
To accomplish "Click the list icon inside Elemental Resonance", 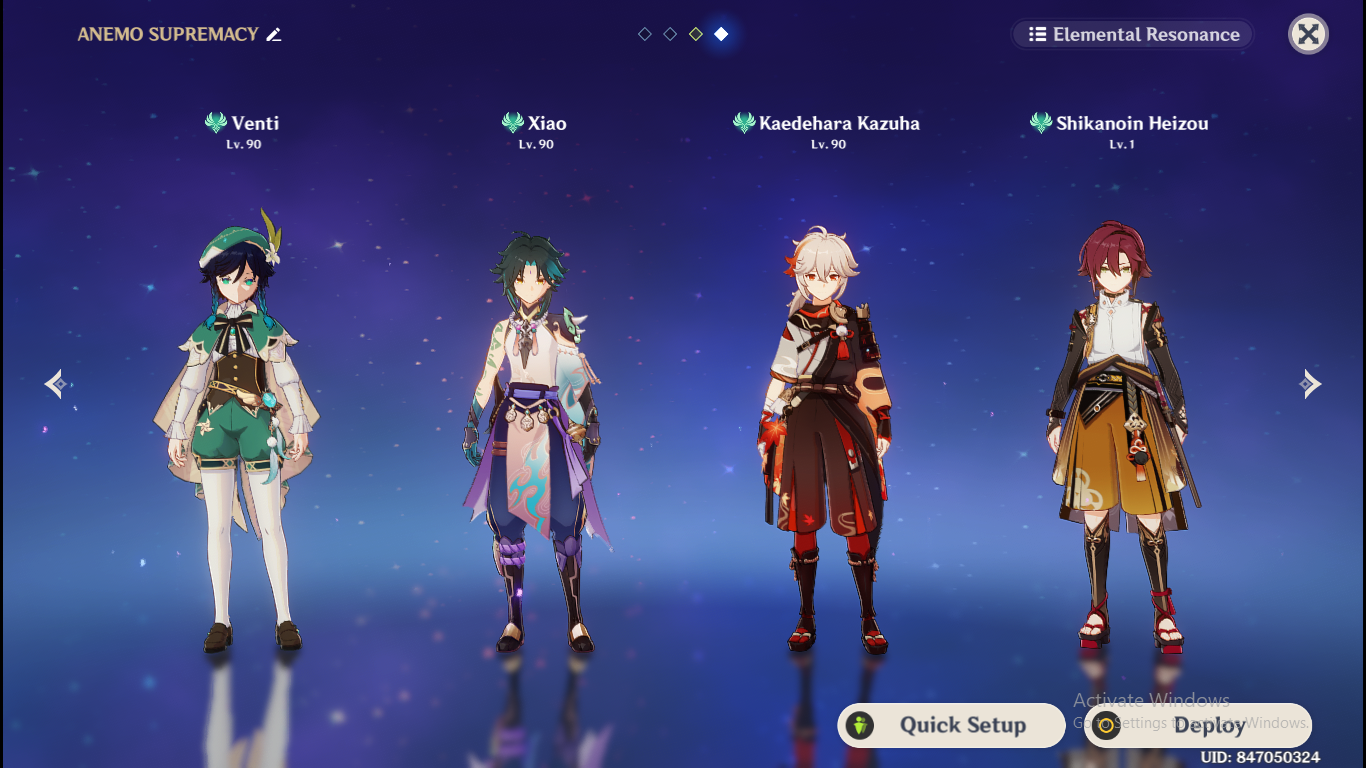I will click(1036, 34).
